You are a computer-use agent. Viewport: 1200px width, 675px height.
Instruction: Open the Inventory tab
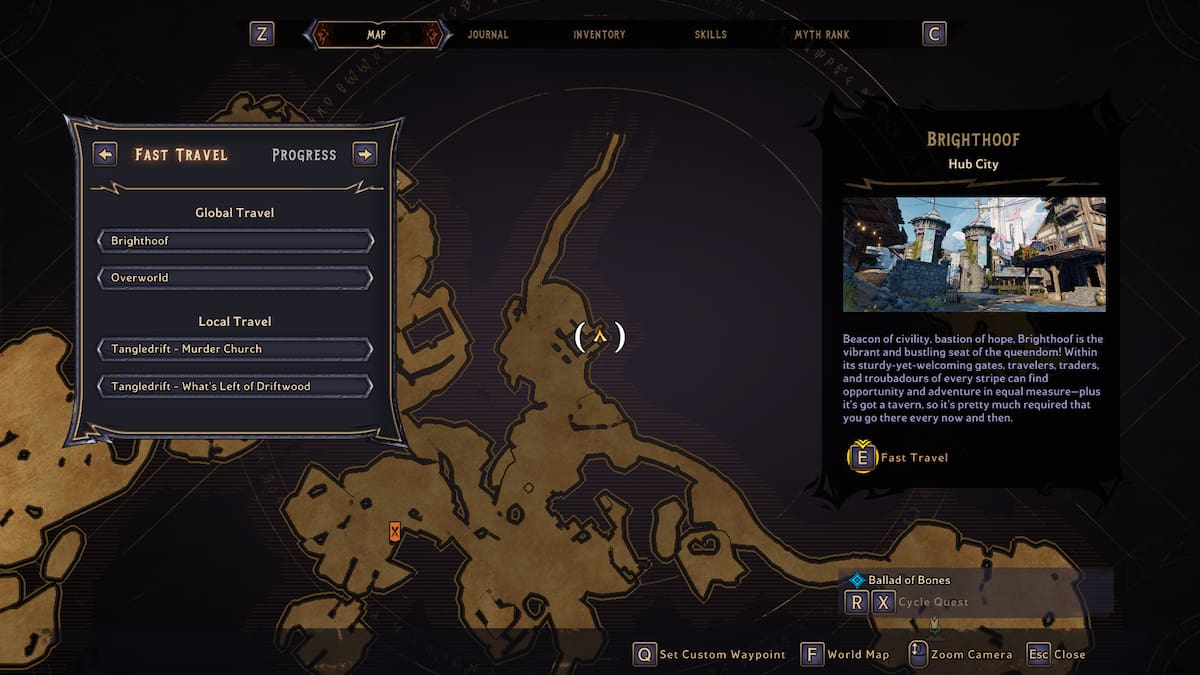pyautogui.click(x=599, y=35)
